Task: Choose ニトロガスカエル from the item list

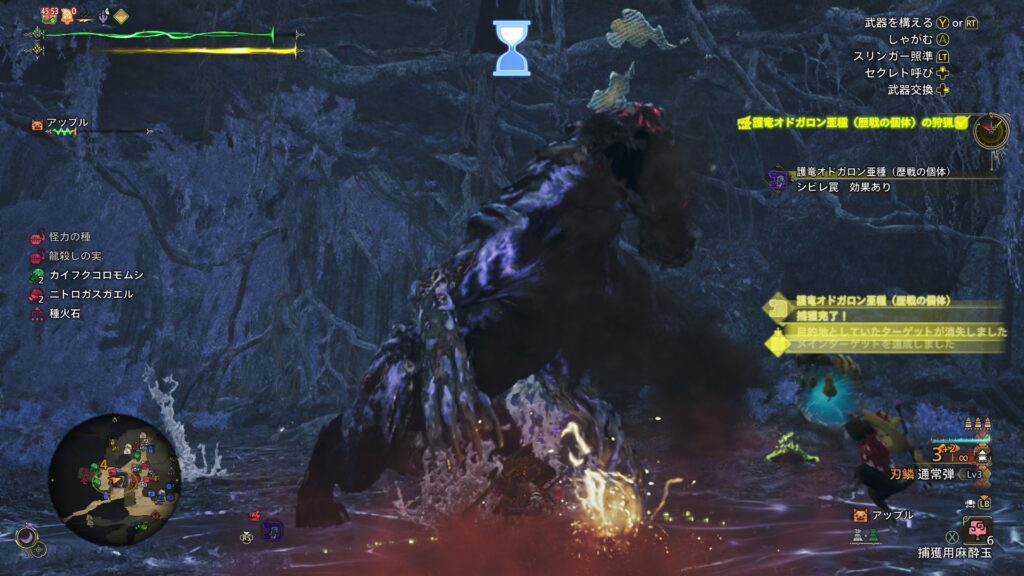Action: [x=84, y=294]
